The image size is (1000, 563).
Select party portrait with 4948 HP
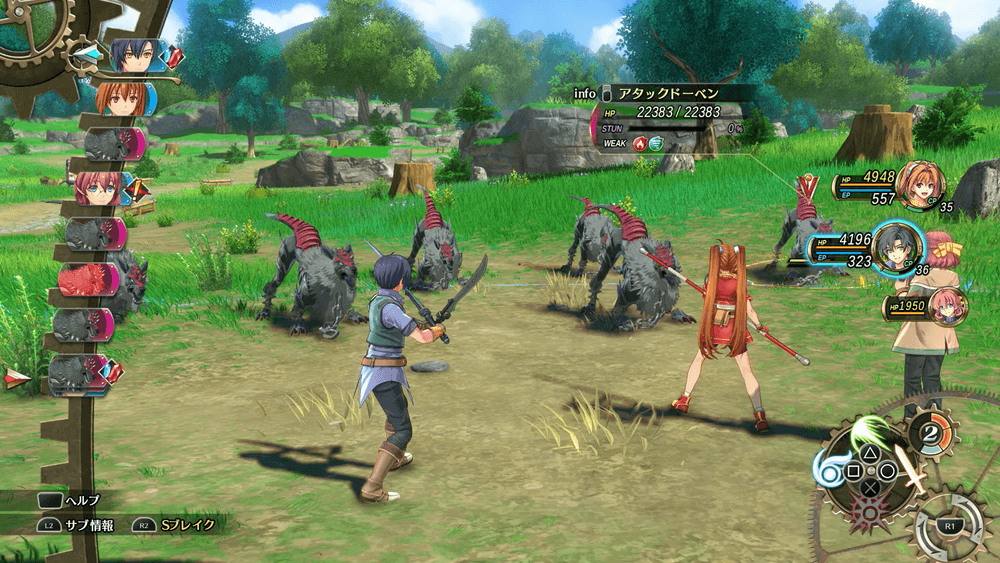(x=919, y=184)
